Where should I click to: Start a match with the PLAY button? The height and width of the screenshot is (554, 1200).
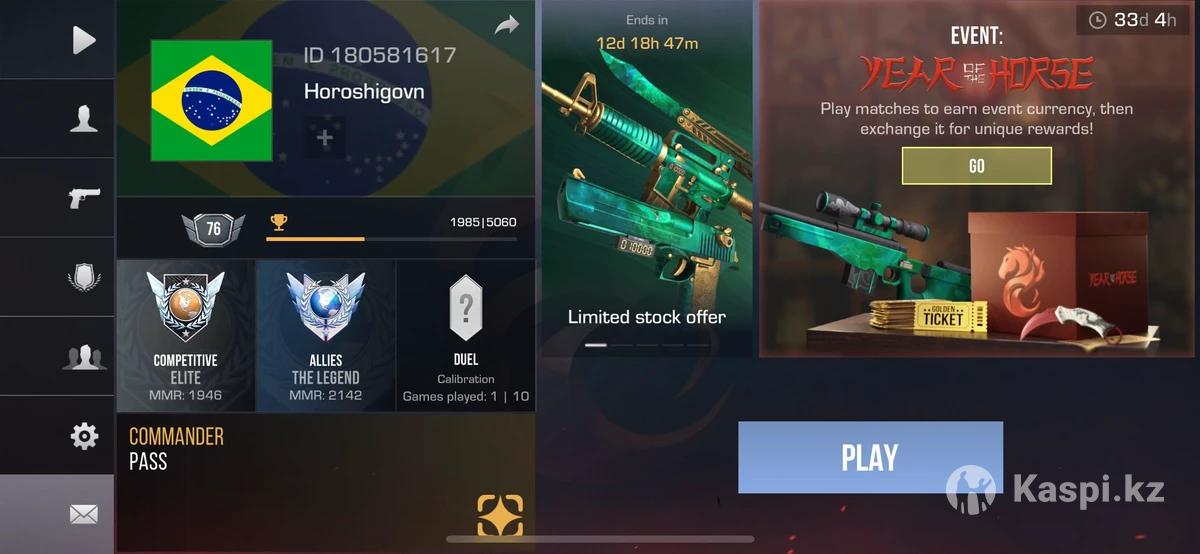click(x=869, y=457)
